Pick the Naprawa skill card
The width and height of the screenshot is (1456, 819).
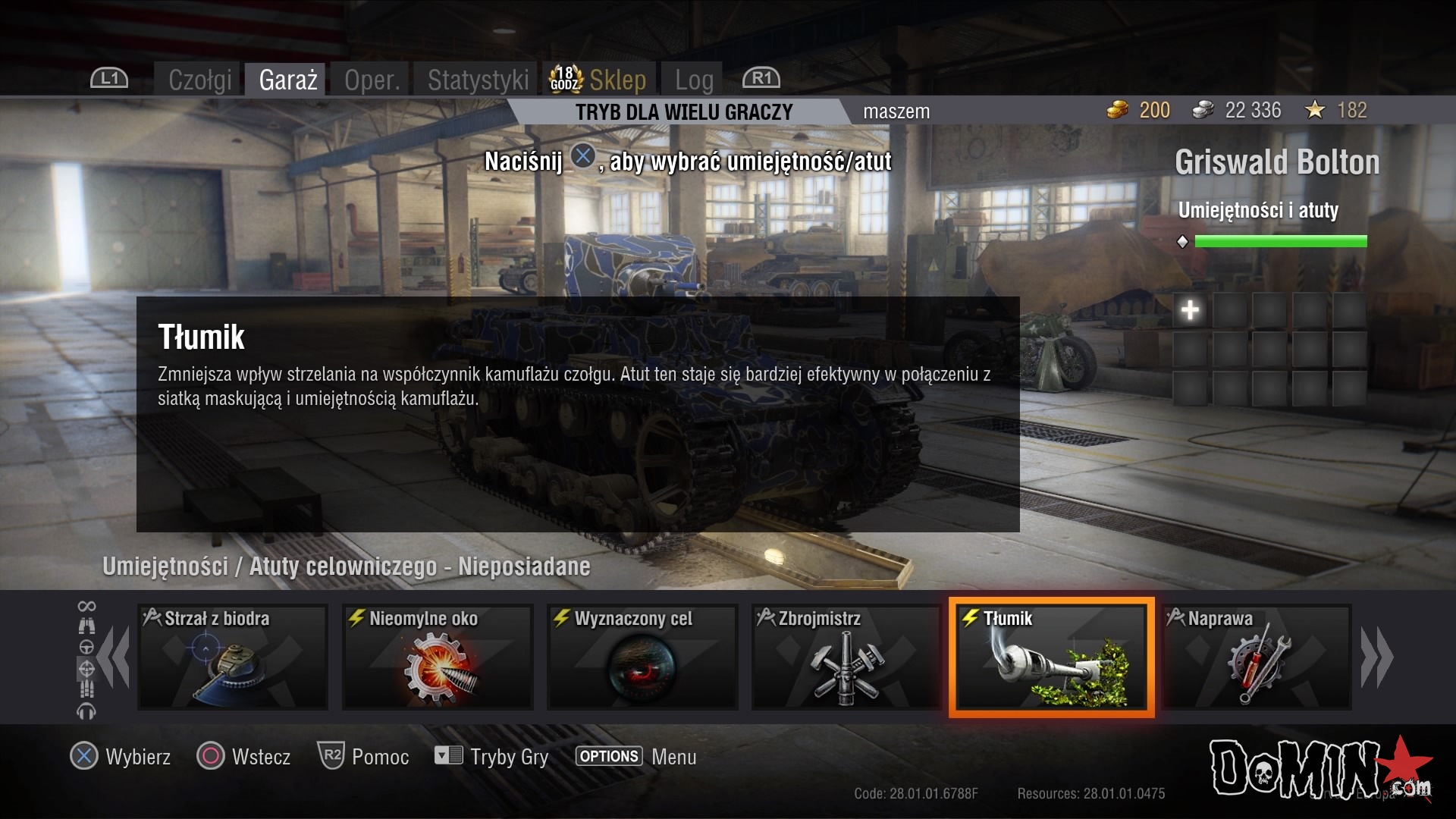pos(1257,657)
